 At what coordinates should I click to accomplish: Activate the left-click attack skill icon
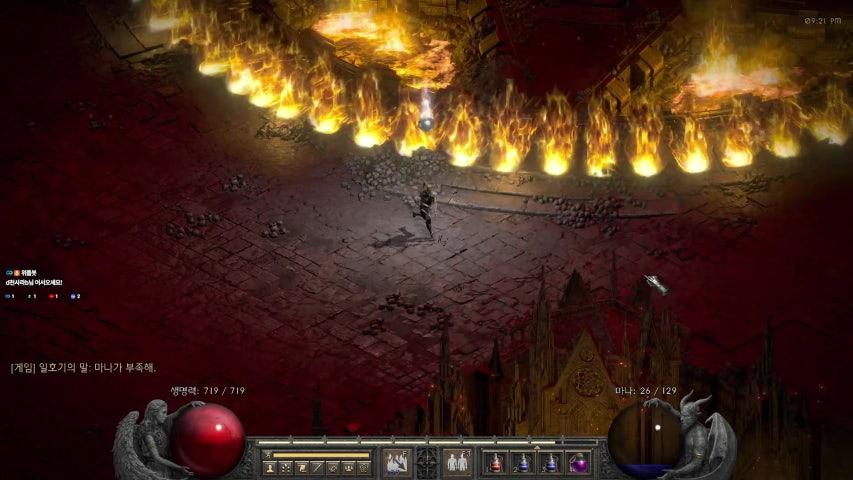[x=396, y=462]
